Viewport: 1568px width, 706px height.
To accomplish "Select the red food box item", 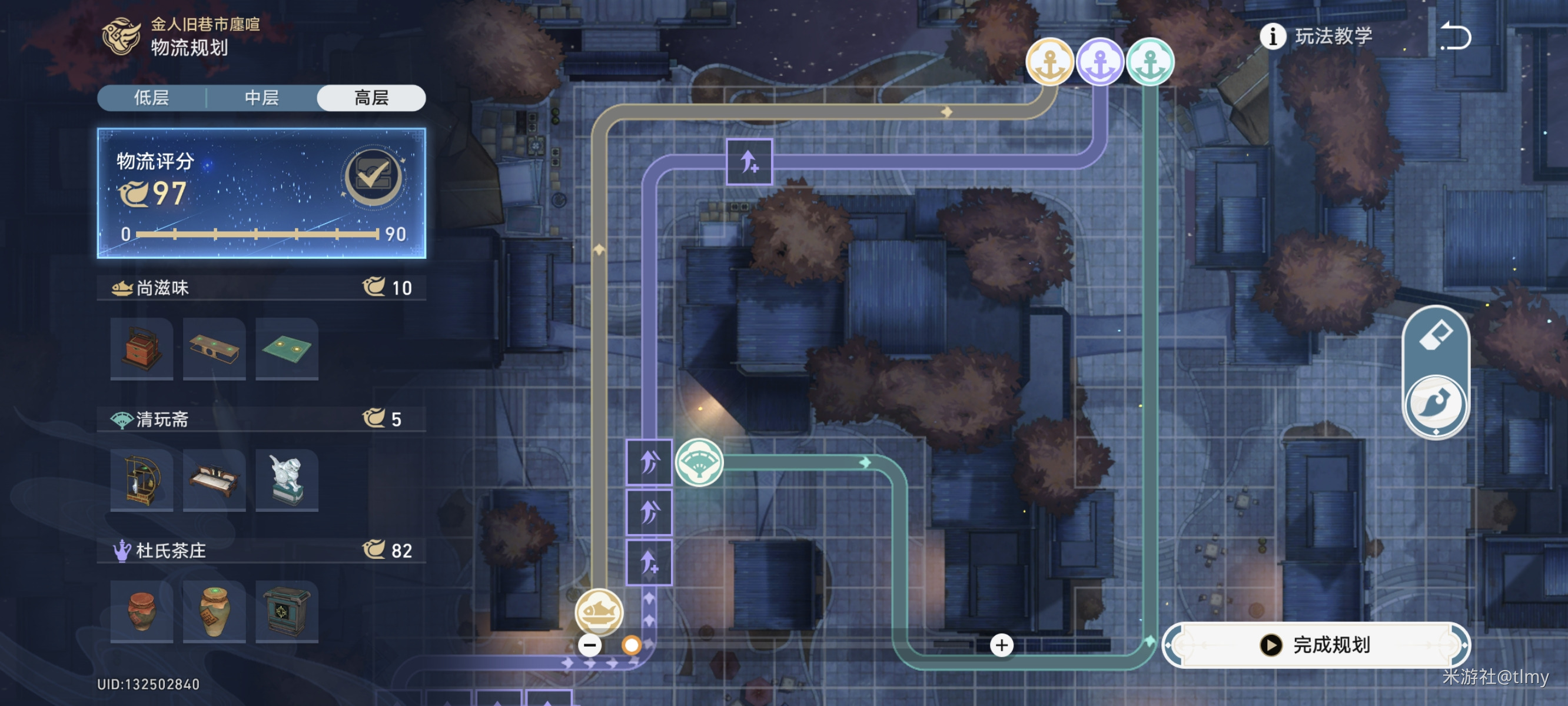I will click(142, 349).
